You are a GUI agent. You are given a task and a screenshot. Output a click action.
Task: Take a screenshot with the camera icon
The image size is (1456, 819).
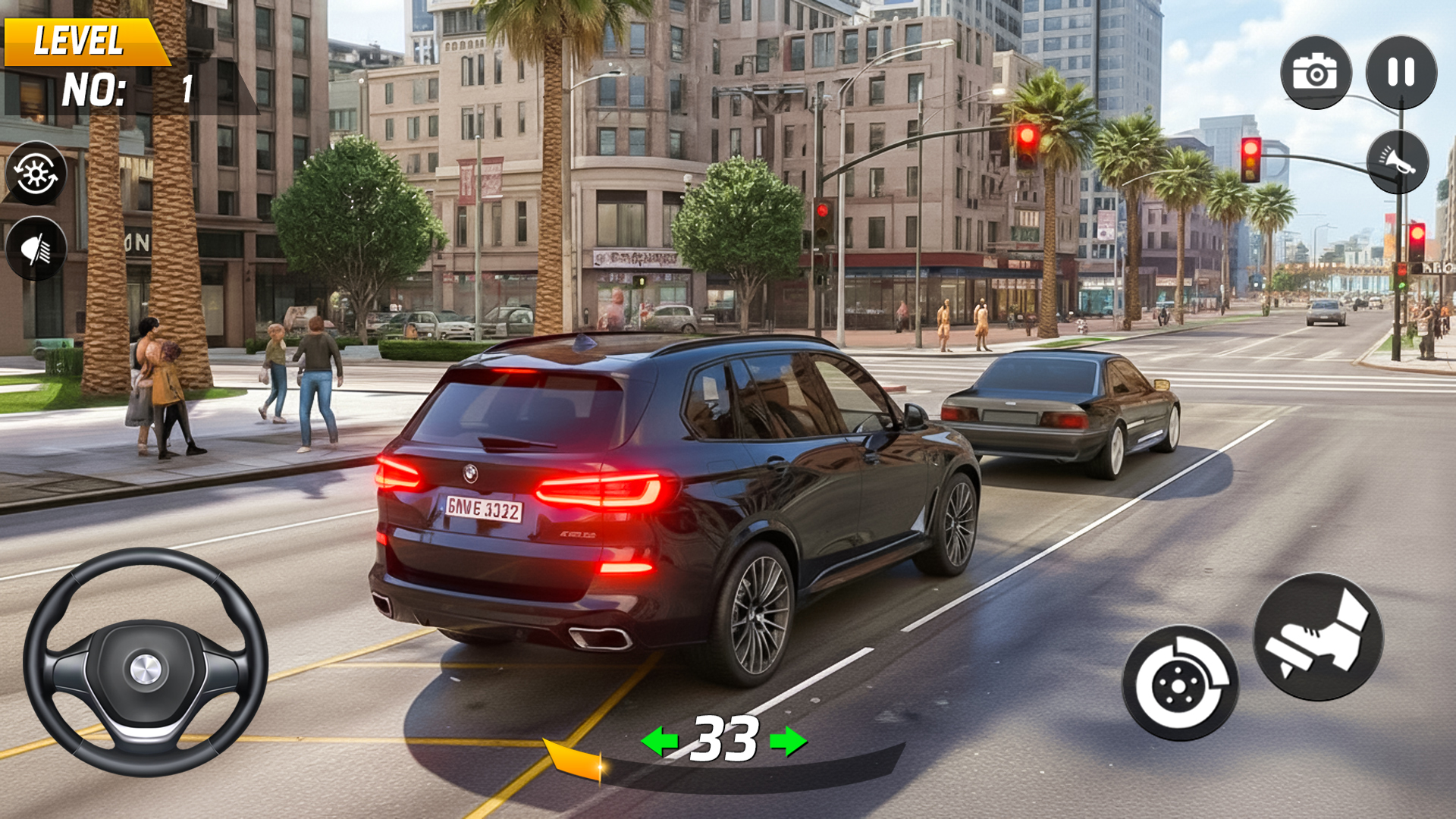(1317, 72)
